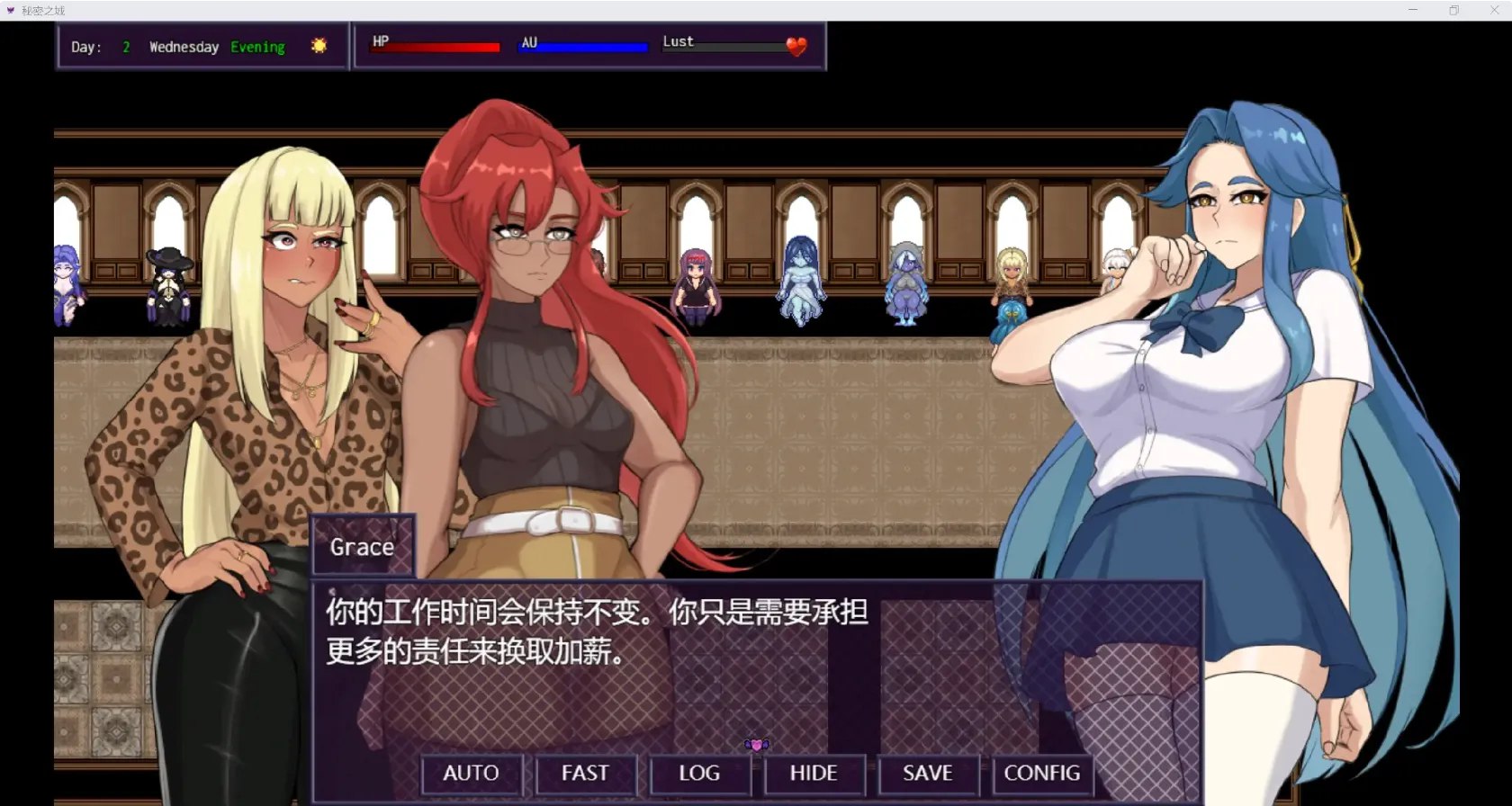1512x806 pixels.
Task: Open the SAVE game menu
Action: point(927,773)
